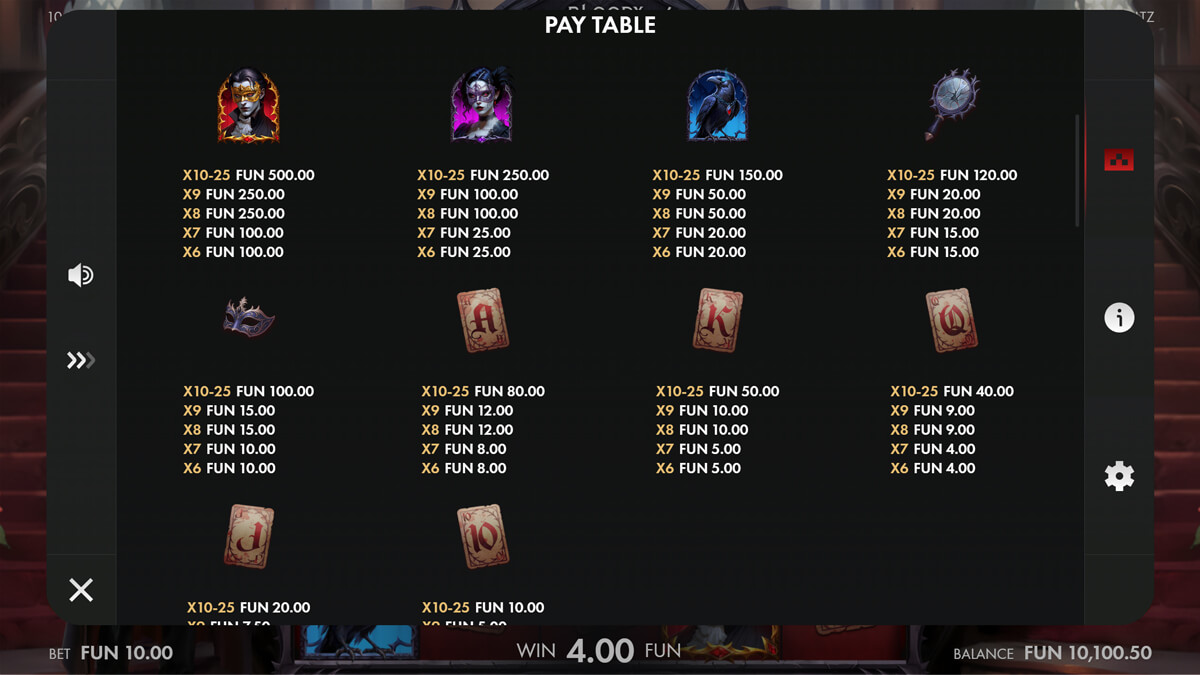Open the settings gear

(1118, 476)
